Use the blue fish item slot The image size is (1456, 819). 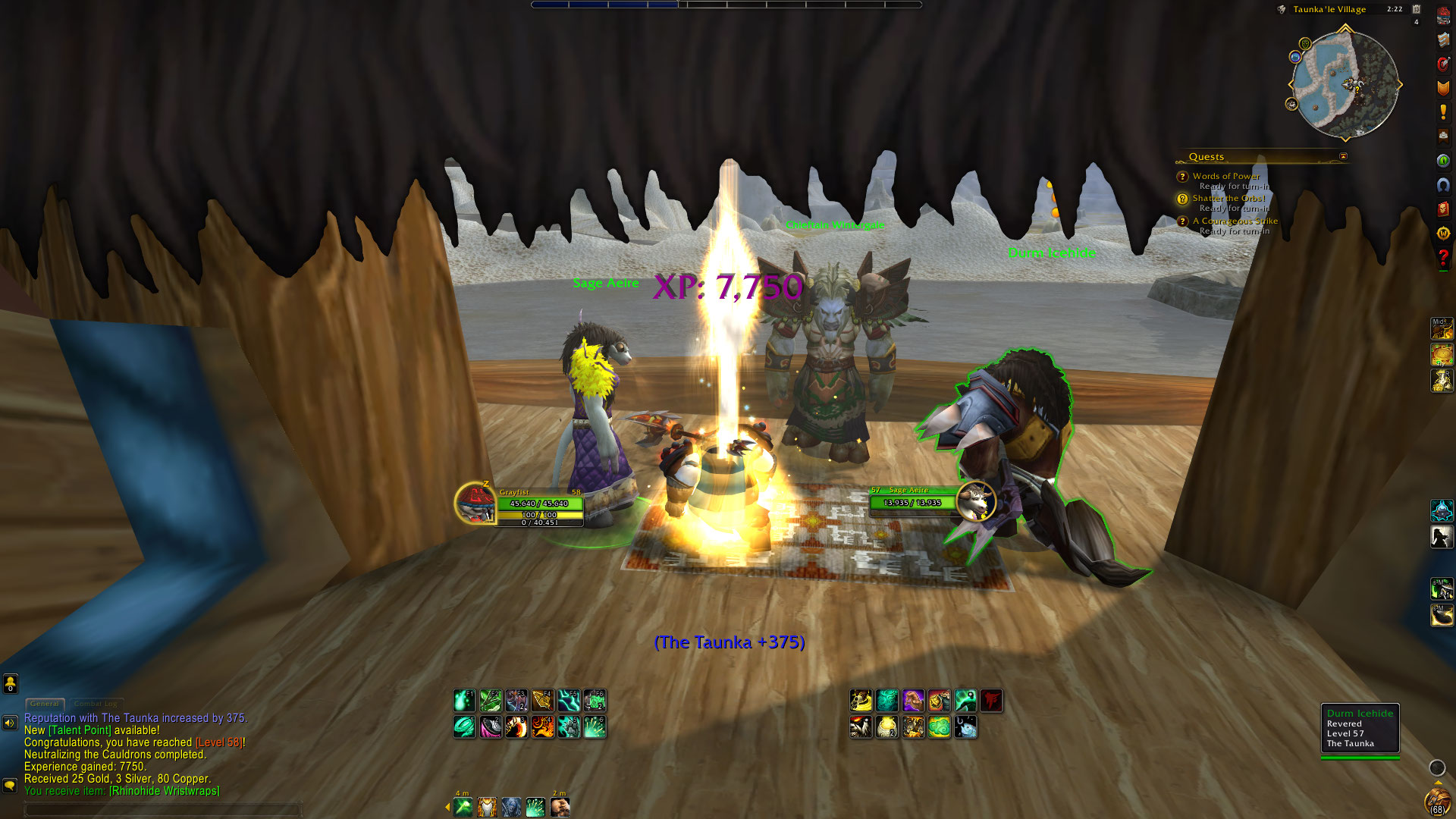(x=965, y=727)
